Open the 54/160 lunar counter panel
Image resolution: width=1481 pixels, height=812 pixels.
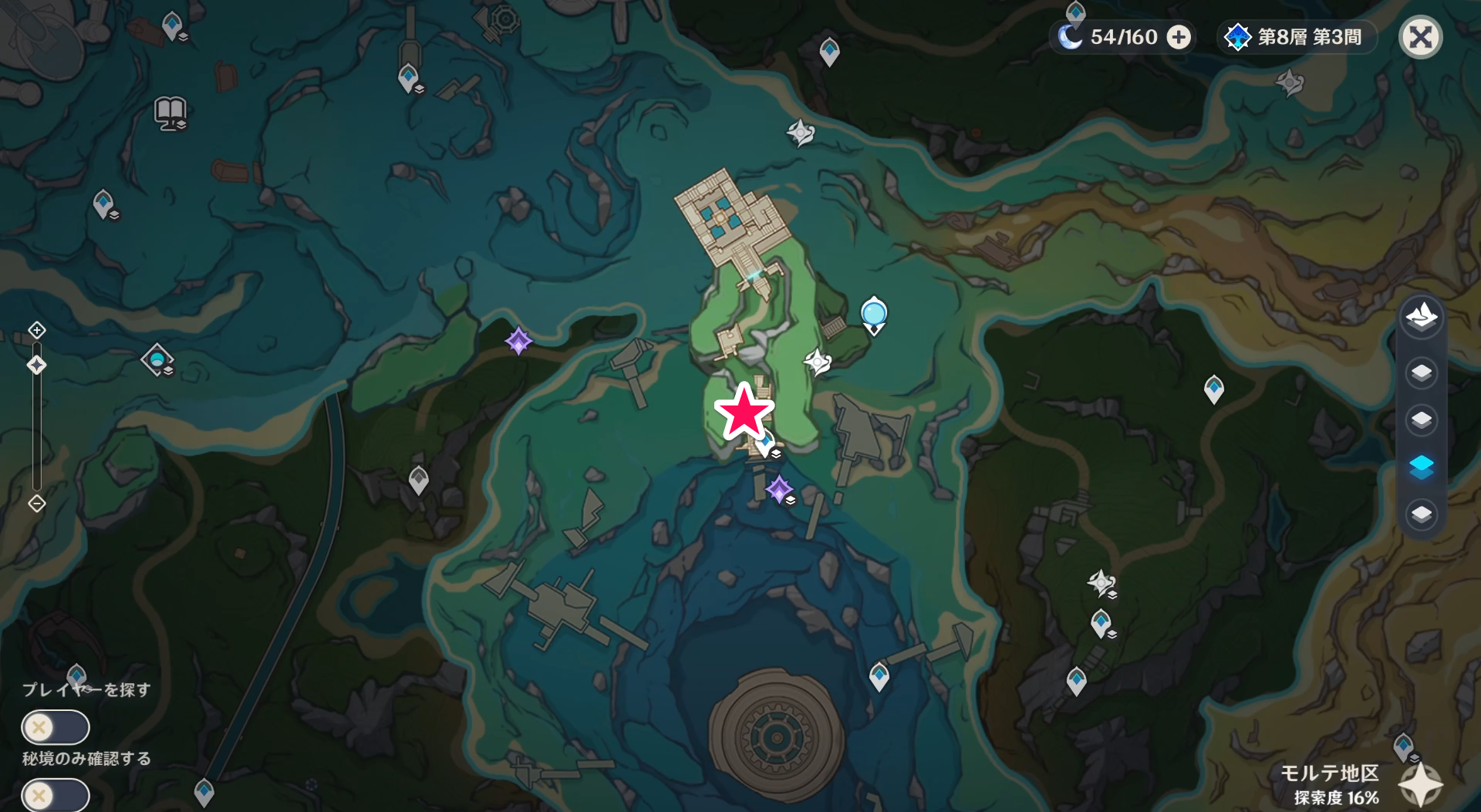pyautogui.click(x=1122, y=36)
